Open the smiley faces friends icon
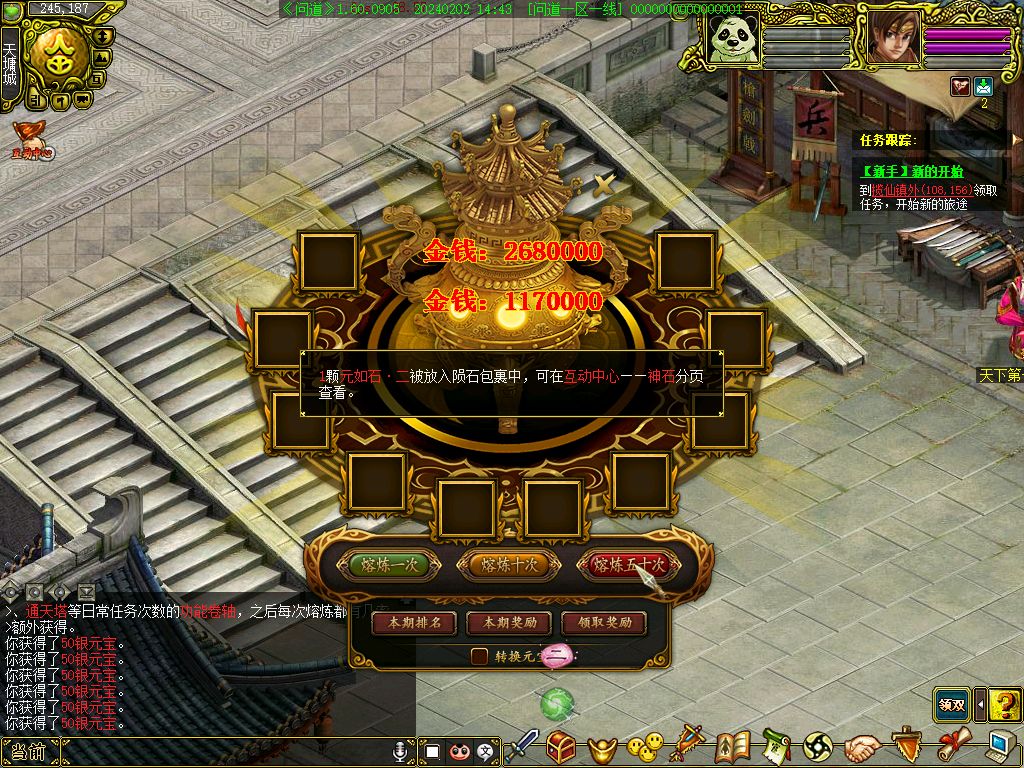The height and width of the screenshot is (768, 1024). click(x=645, y=746)
